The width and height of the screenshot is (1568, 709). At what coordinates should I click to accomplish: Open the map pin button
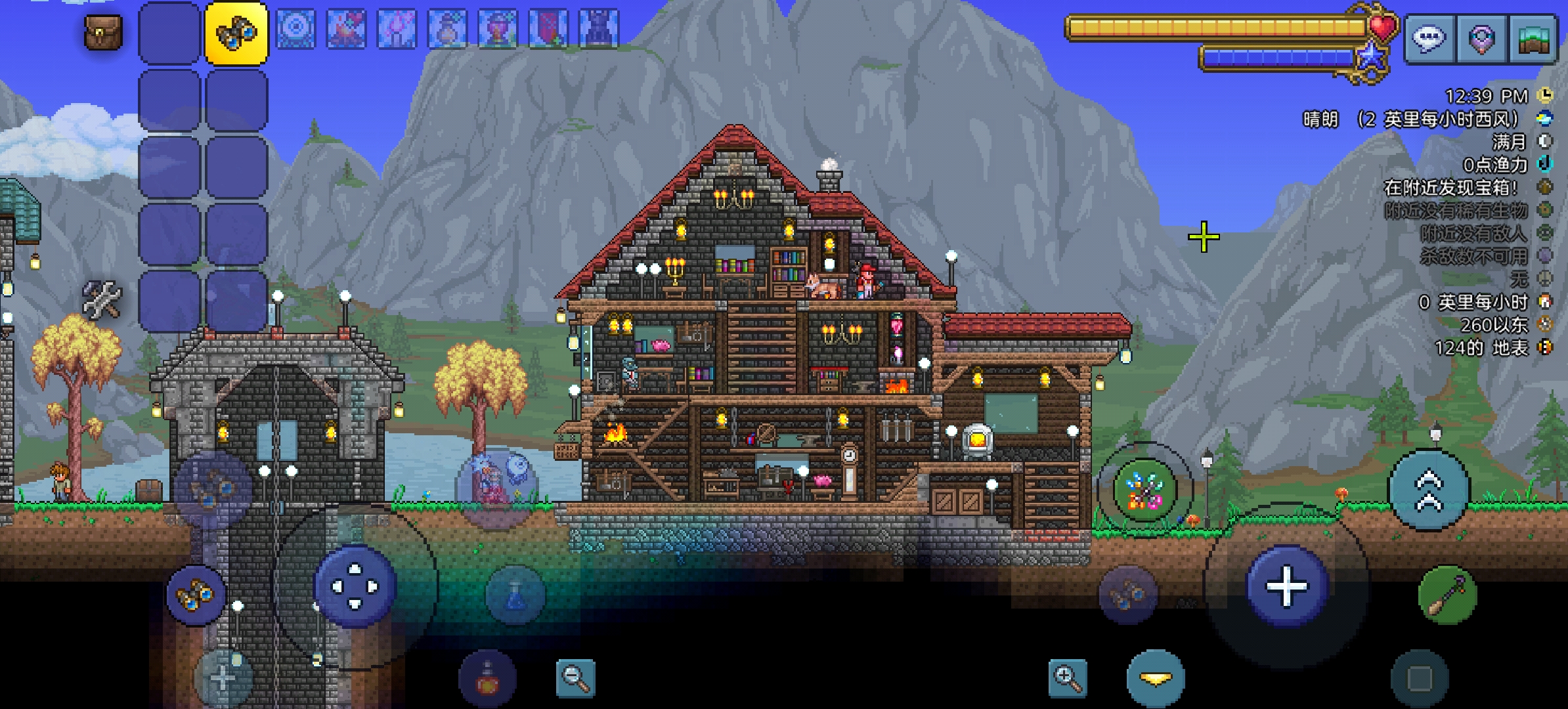(1481, 39)
